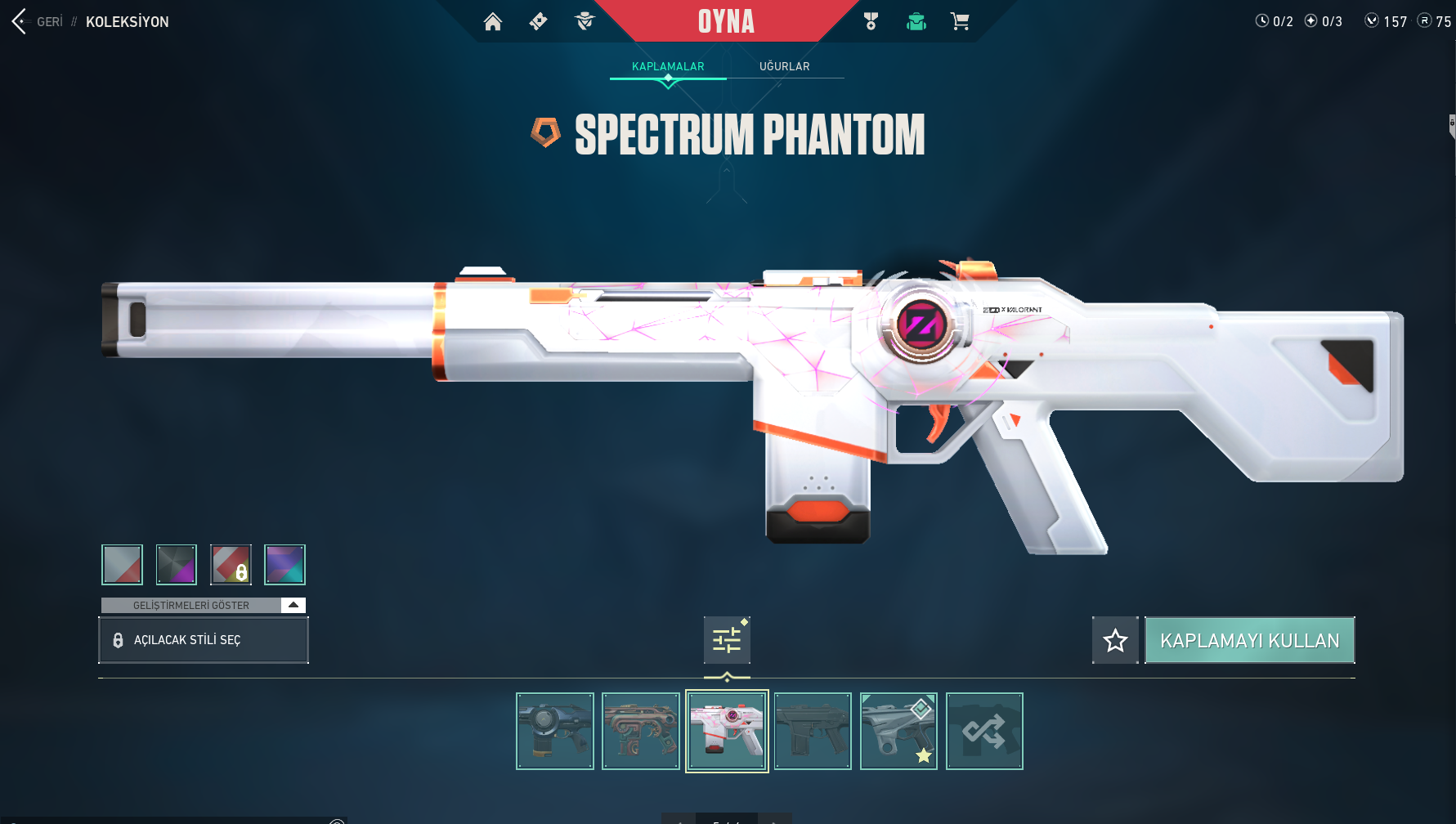Mark this skin as favorite with star

pyautogui.click(x=1115, y=640)
